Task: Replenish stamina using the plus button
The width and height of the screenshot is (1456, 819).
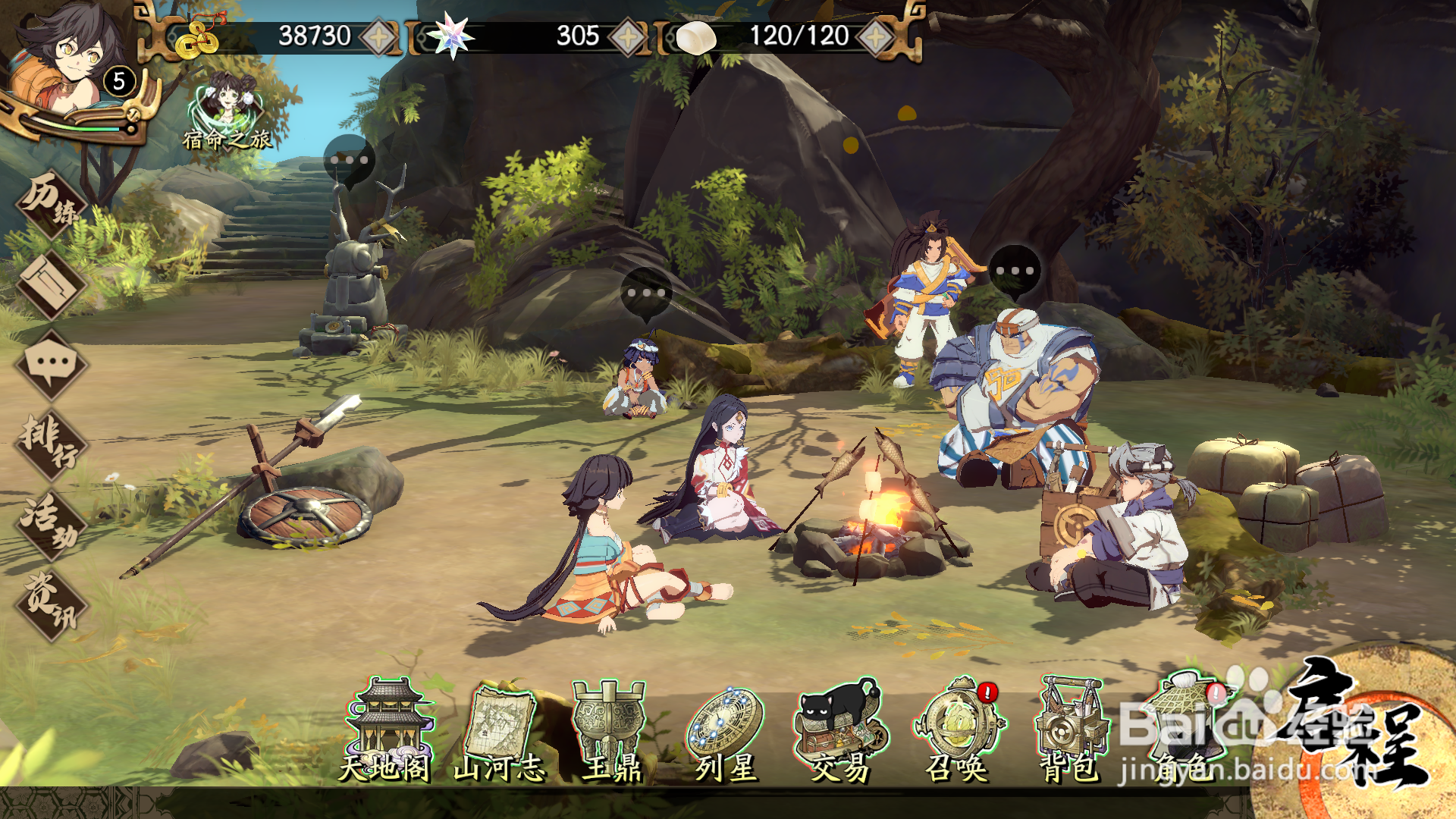Action: [876, 36]
